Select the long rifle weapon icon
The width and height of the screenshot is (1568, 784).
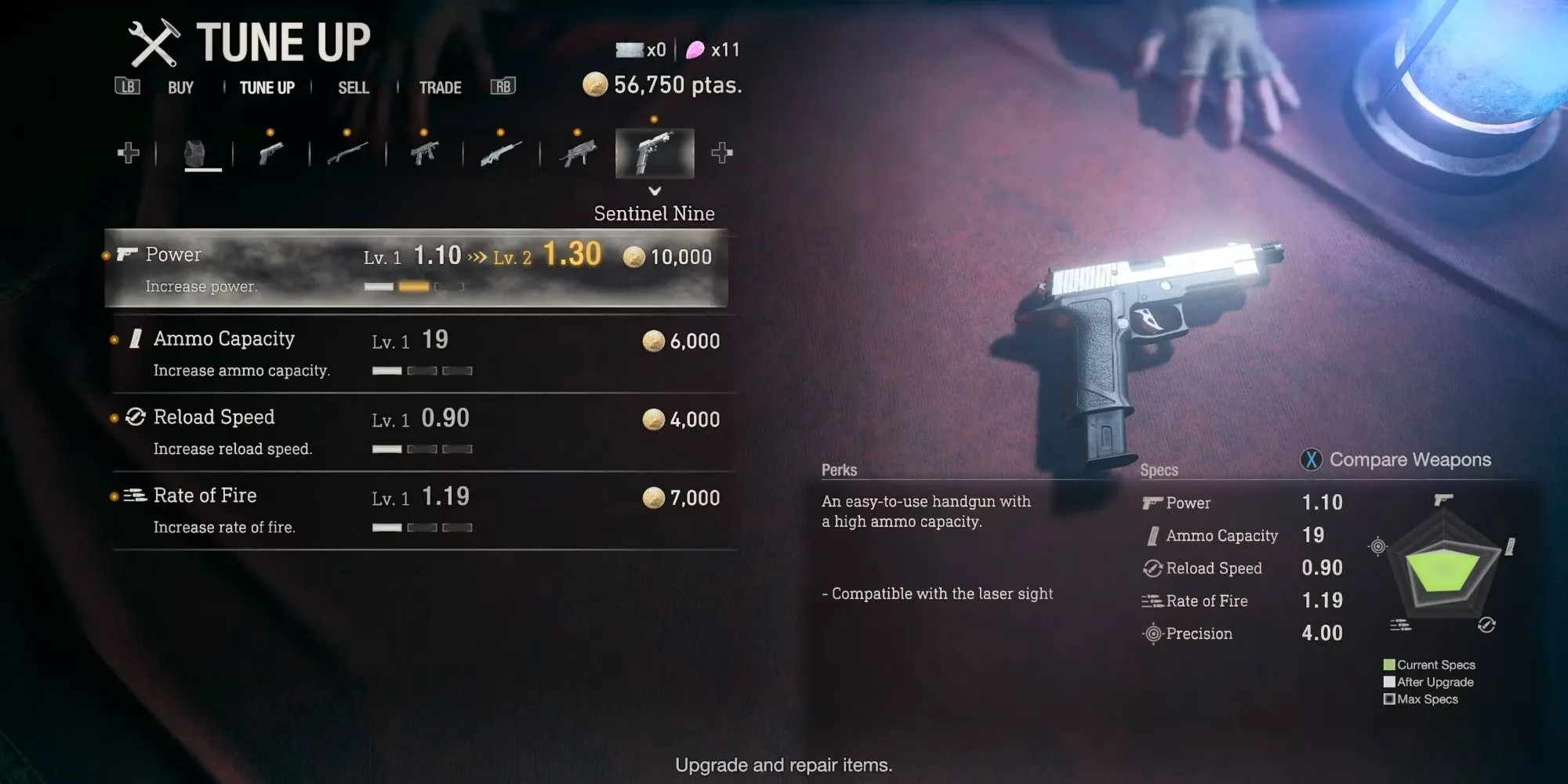pyautogui.click(x=501, y=153)
